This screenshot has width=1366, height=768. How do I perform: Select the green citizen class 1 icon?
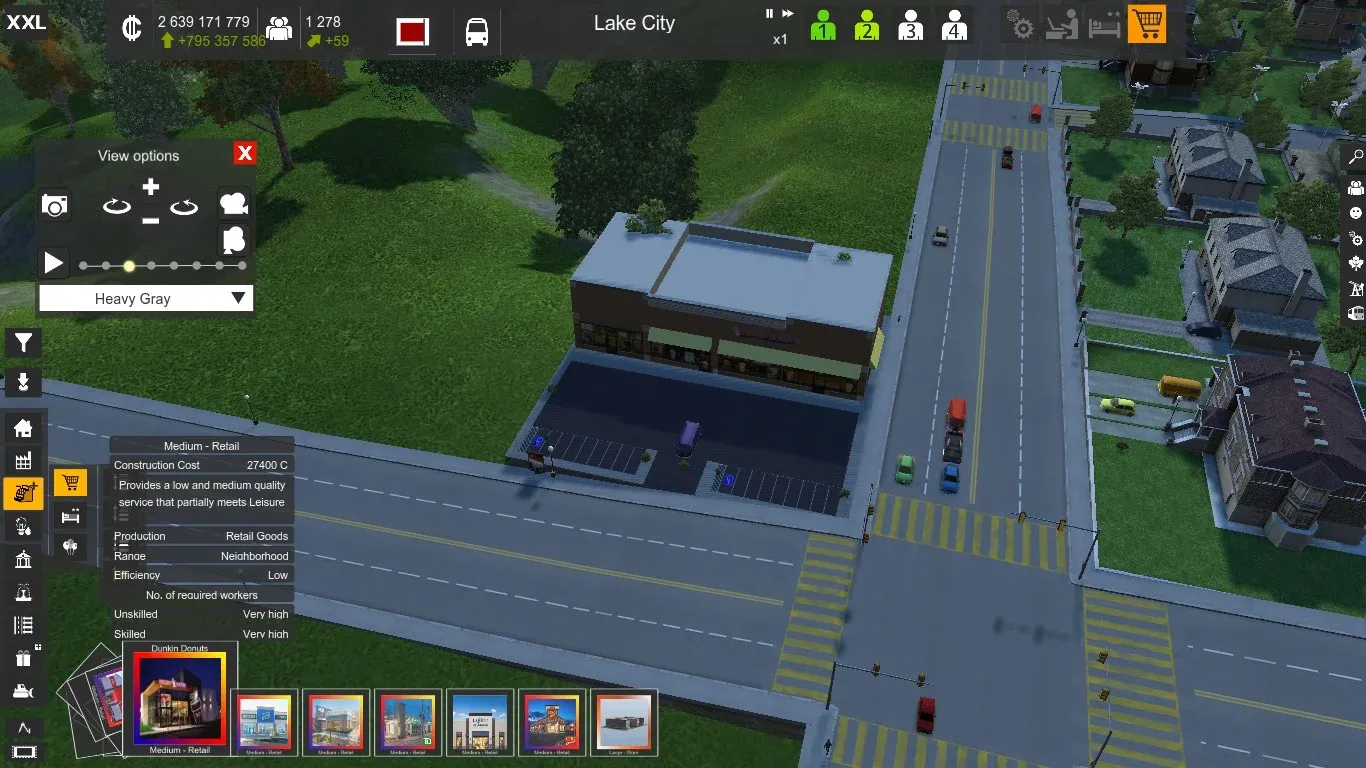pyautogui.click(x=823, y=25)
